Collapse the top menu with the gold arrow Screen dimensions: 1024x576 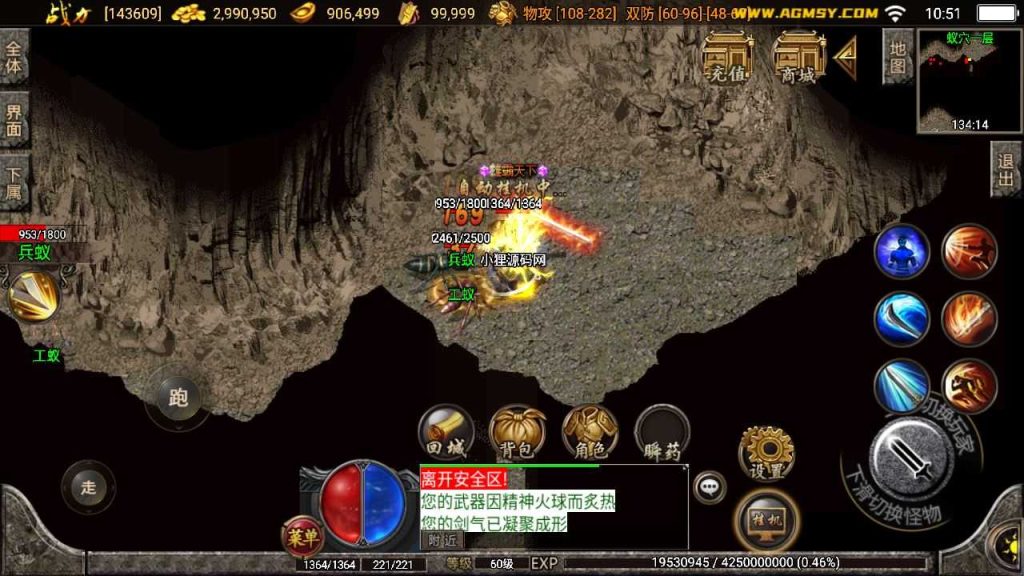coord(846,58)
